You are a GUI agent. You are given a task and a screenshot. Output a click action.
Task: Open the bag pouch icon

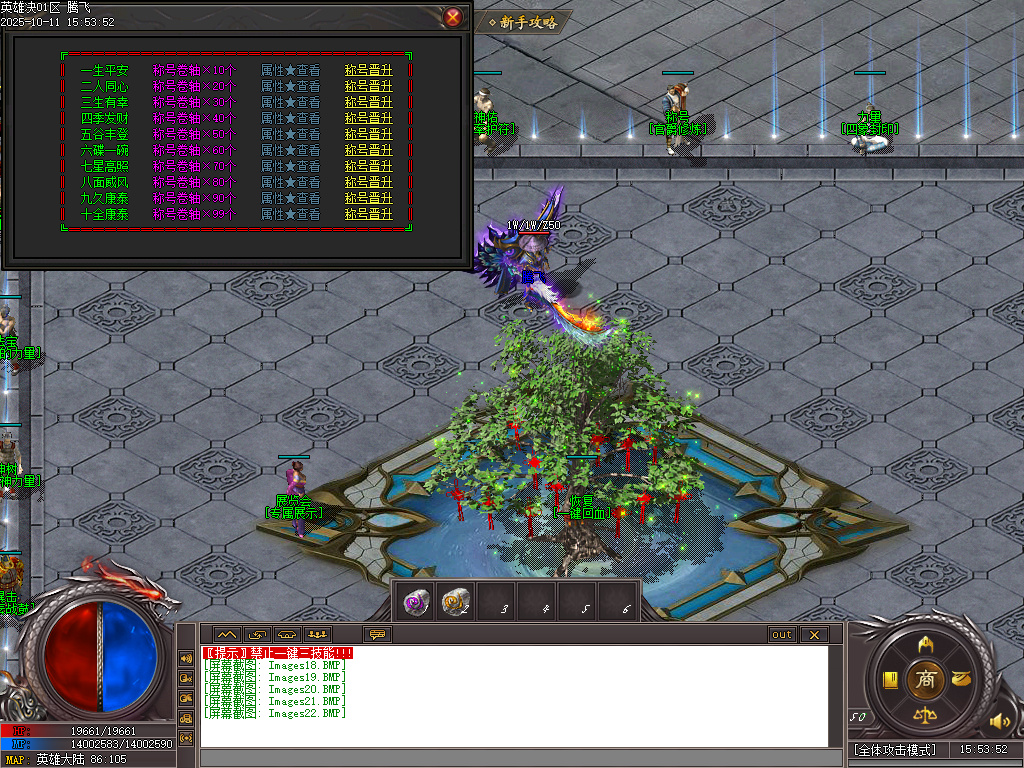pyautogui.click(x=962, y=679)
